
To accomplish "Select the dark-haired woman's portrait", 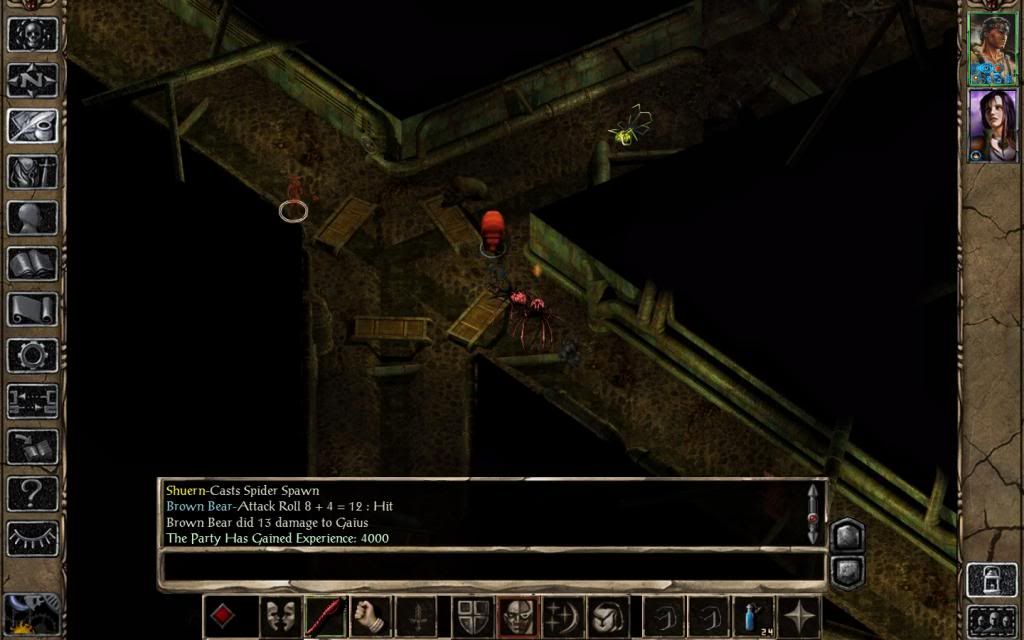I will tap(991, 125).
